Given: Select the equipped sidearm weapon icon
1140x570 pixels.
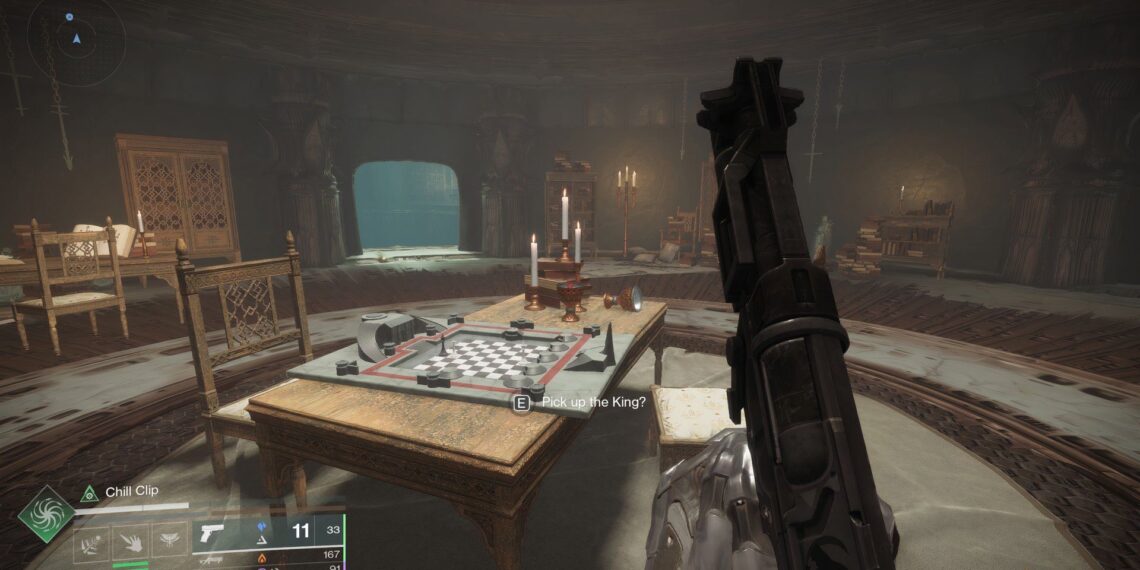Looking at the screenshot, I should pos(212,533).
